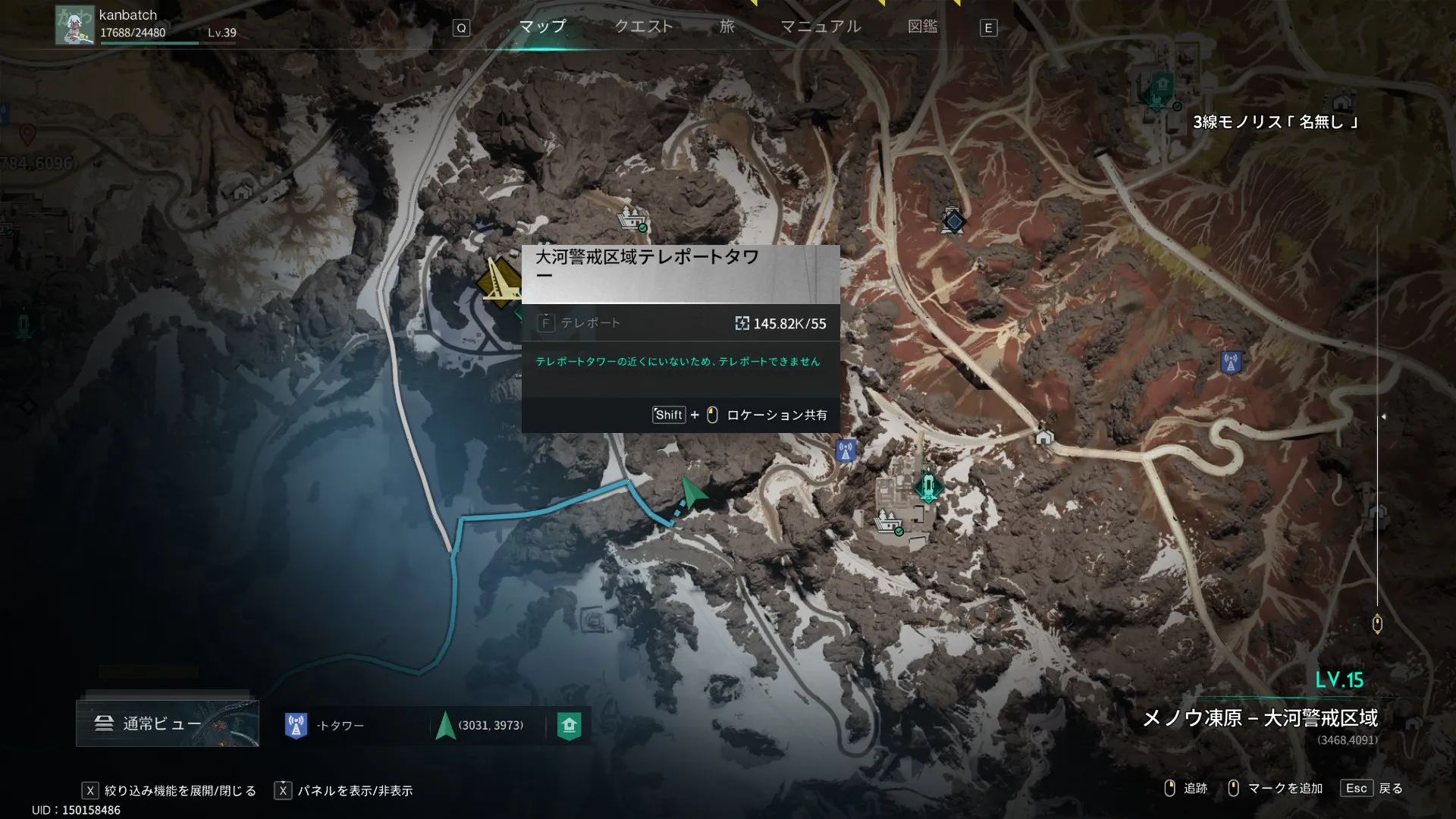Toggle the 通常ビュー map view button
This screenshot has width=1456, height=819.
pos(167,723)
